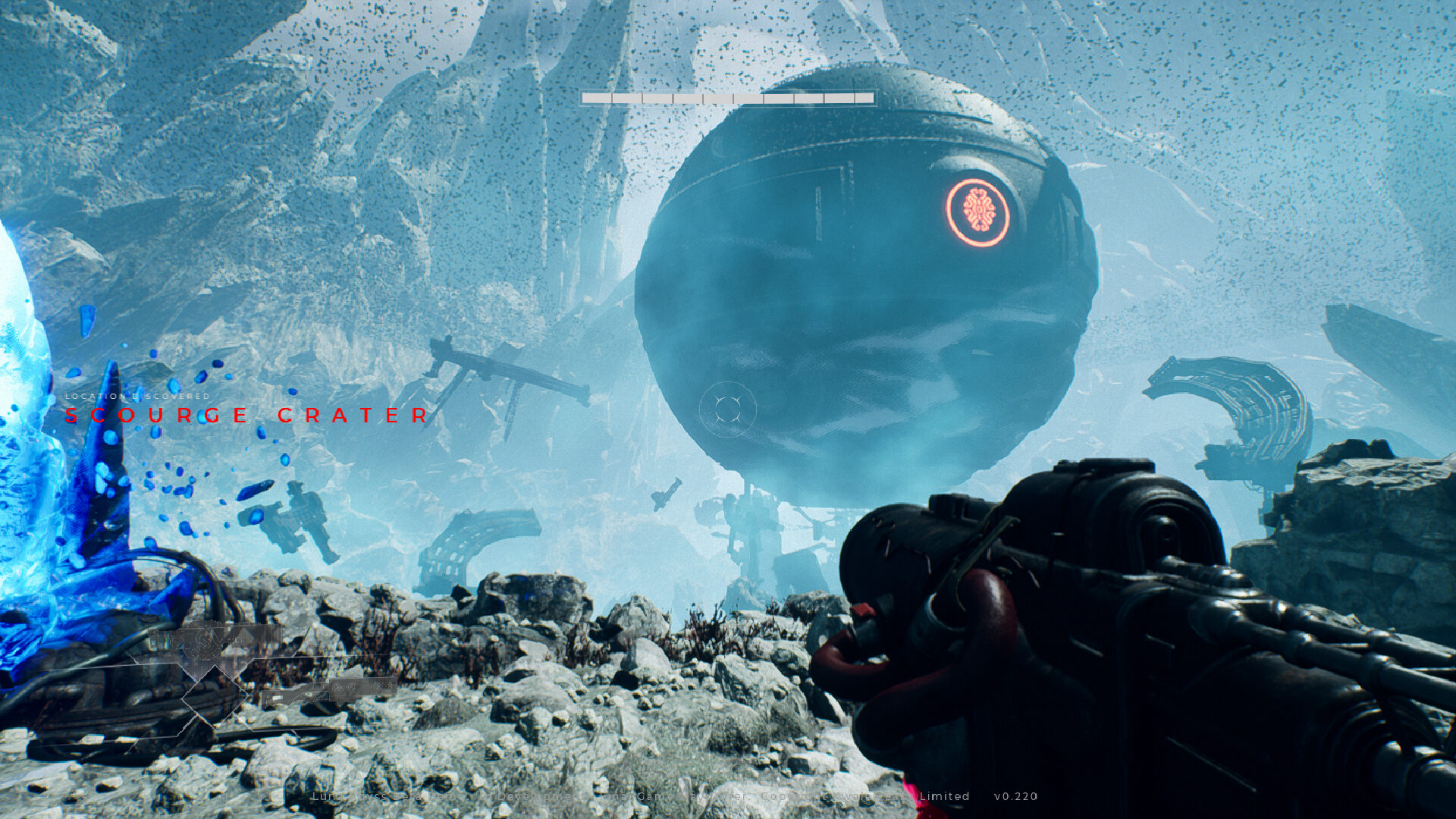1456x819 pixels.
Task: Click the circular crosshair reticle at screen center
Action: (x=730, y=409)
